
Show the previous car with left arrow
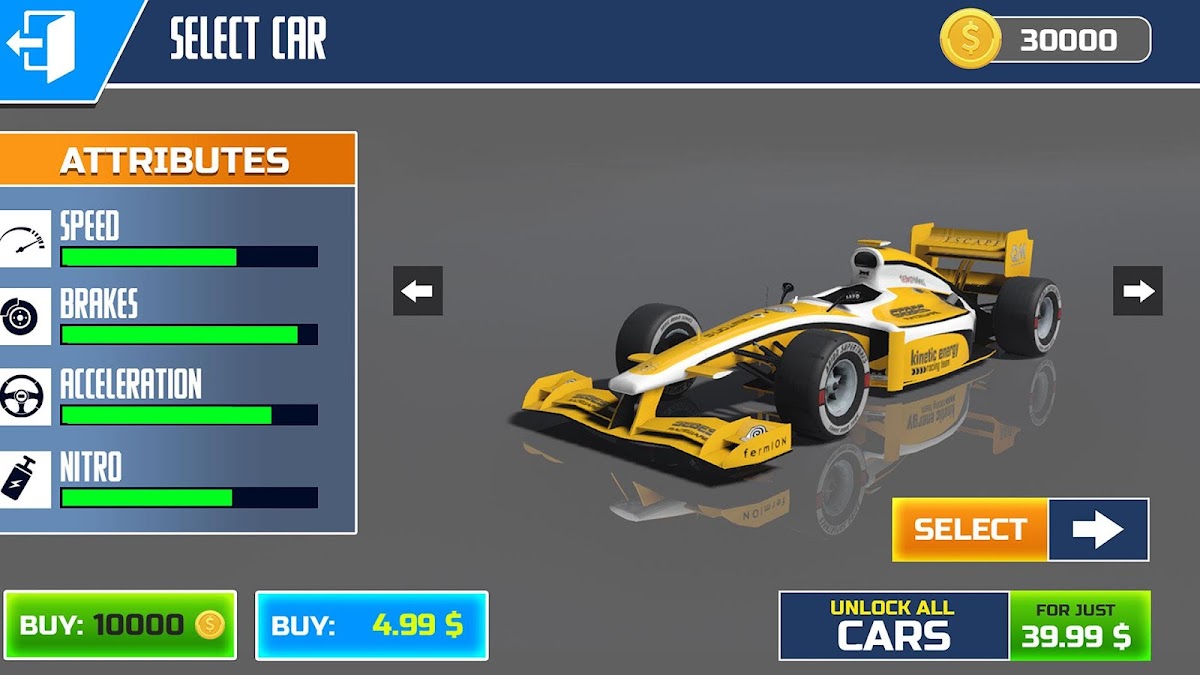click(418, 291)
